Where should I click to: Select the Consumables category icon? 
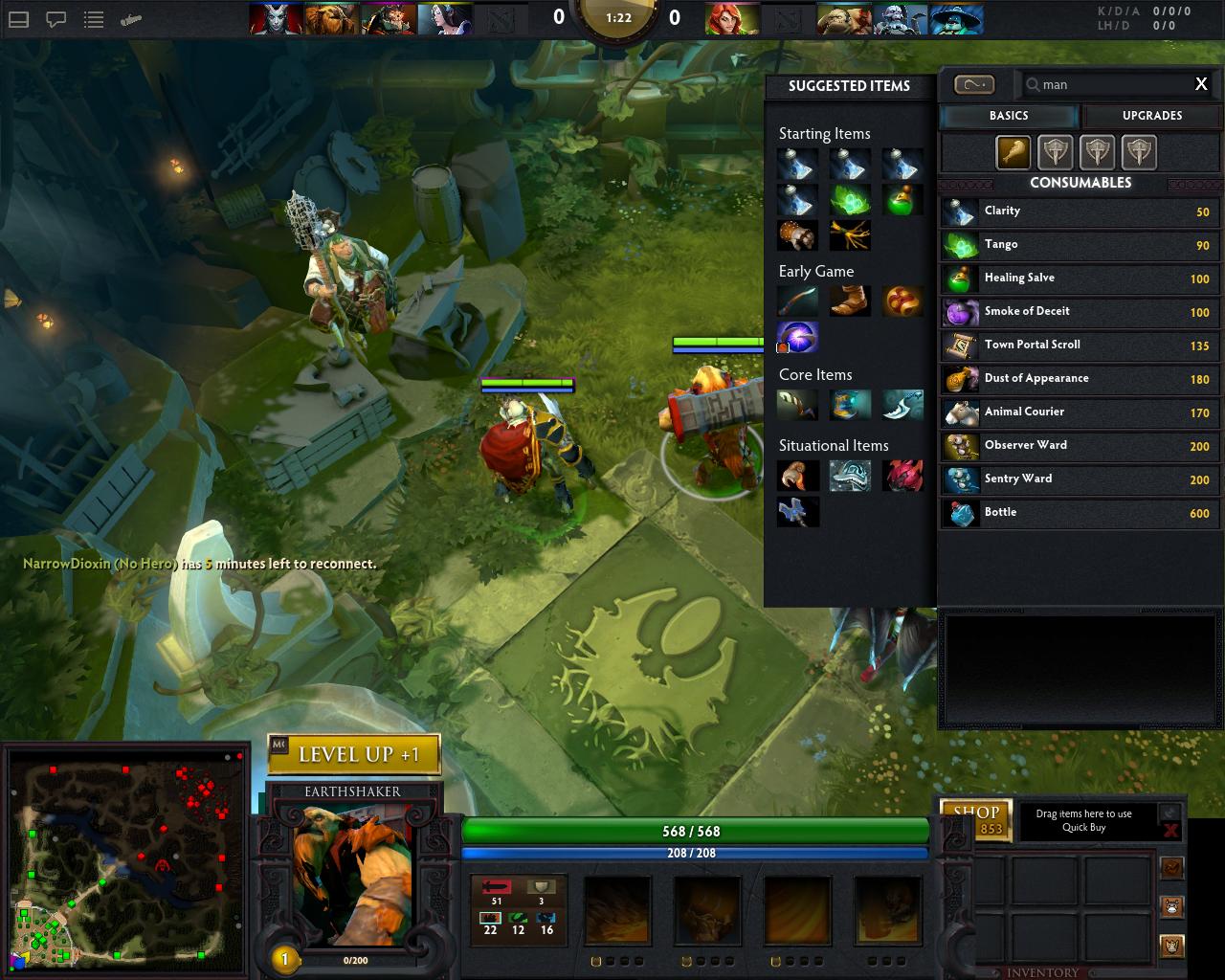(1013, 152)
